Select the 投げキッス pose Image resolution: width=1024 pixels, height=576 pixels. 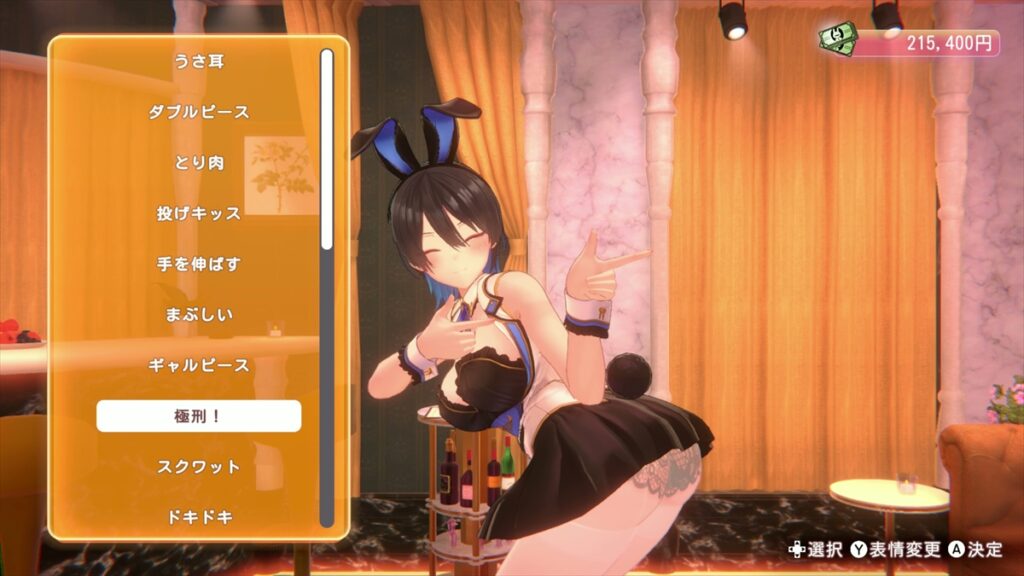(198, 213)
